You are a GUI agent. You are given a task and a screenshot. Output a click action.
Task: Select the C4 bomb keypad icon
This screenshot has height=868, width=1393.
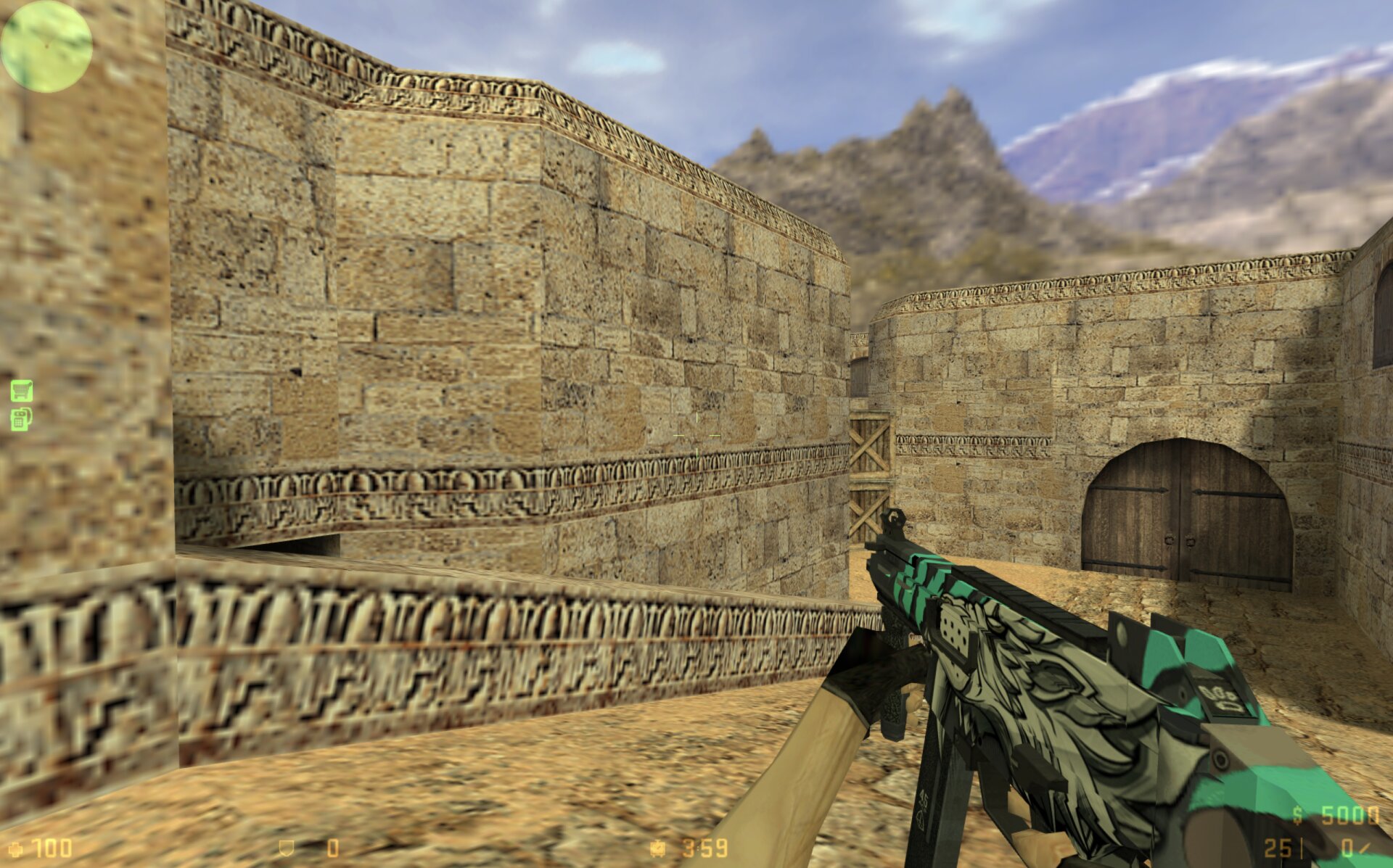[21, 419]
